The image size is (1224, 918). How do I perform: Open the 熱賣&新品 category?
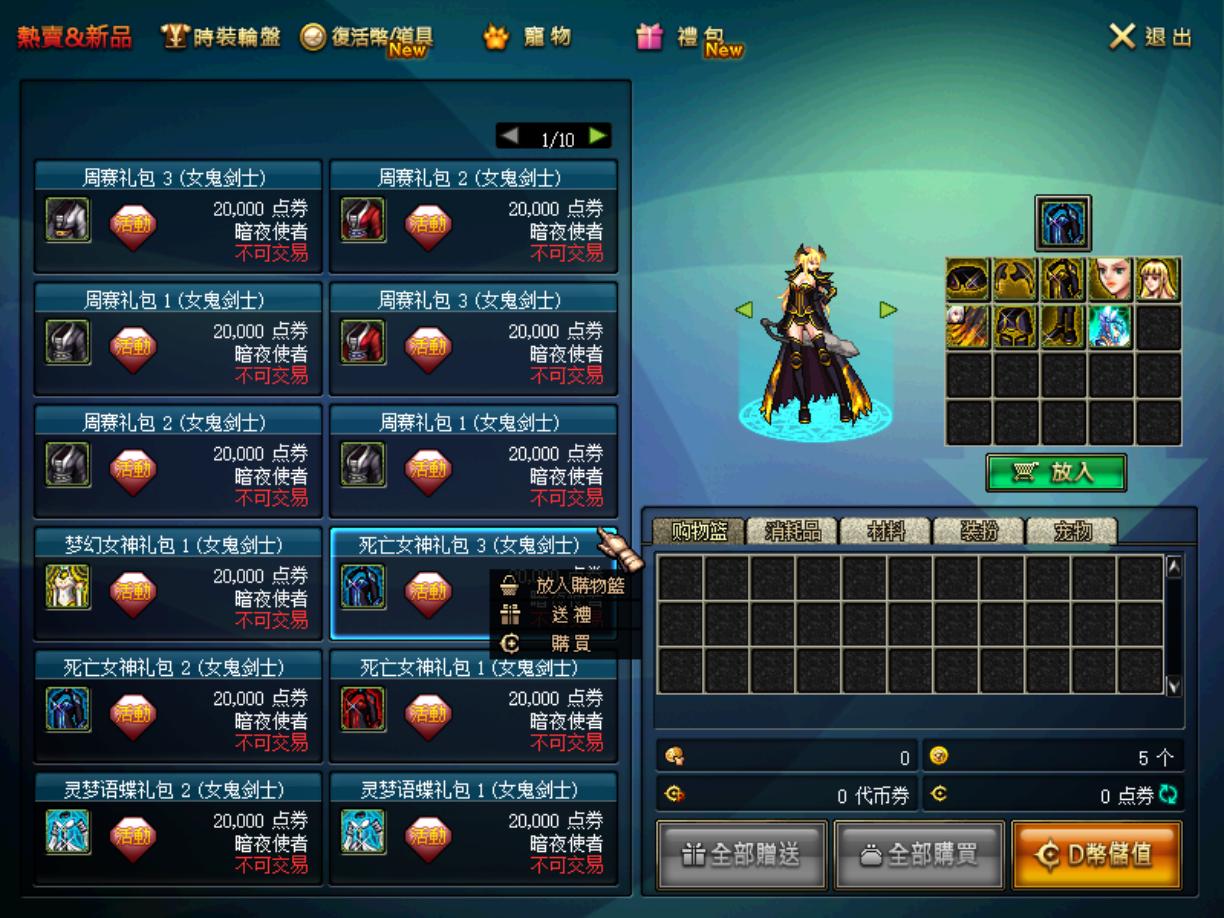(74, 38)
